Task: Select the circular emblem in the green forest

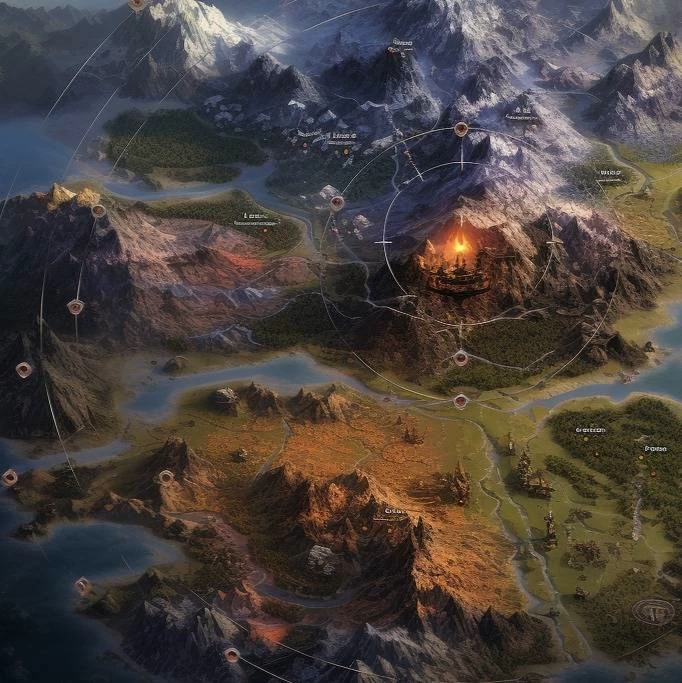Action: click(655, 609)
